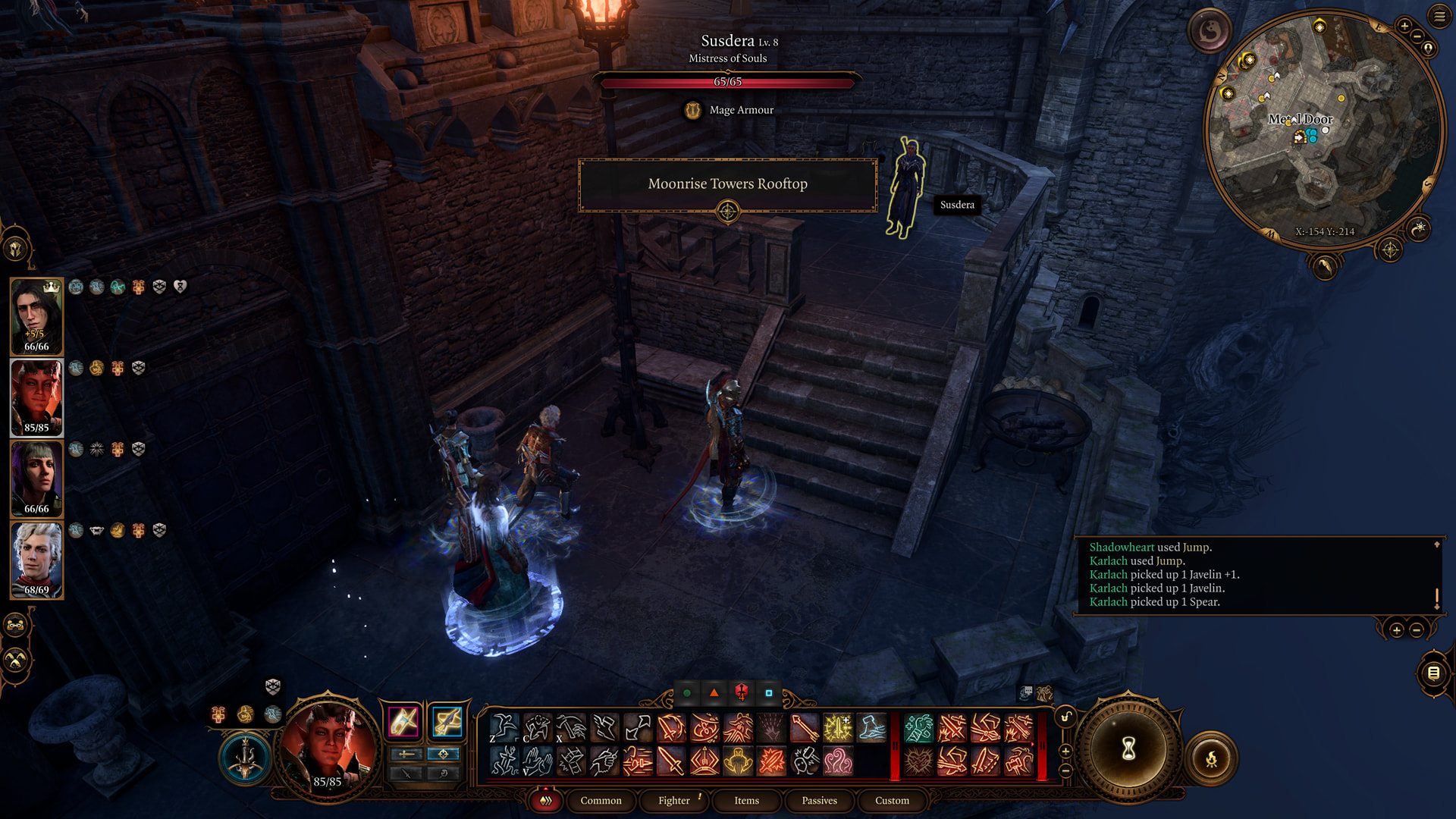
Task: Activate the Jump action icon
Action: click(x=504, y=728)
